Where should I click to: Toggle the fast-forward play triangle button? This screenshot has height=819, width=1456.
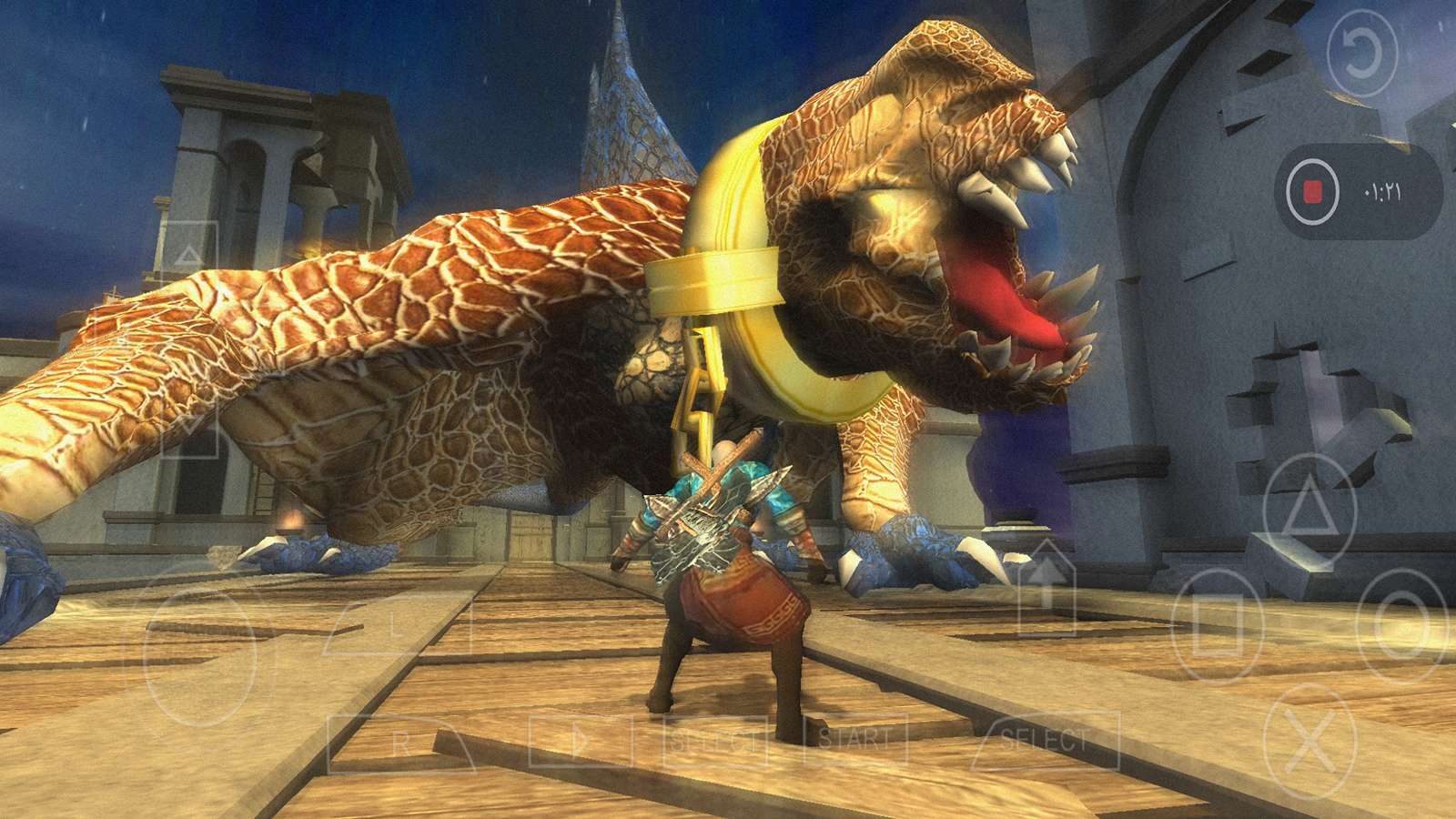[580, 740]
